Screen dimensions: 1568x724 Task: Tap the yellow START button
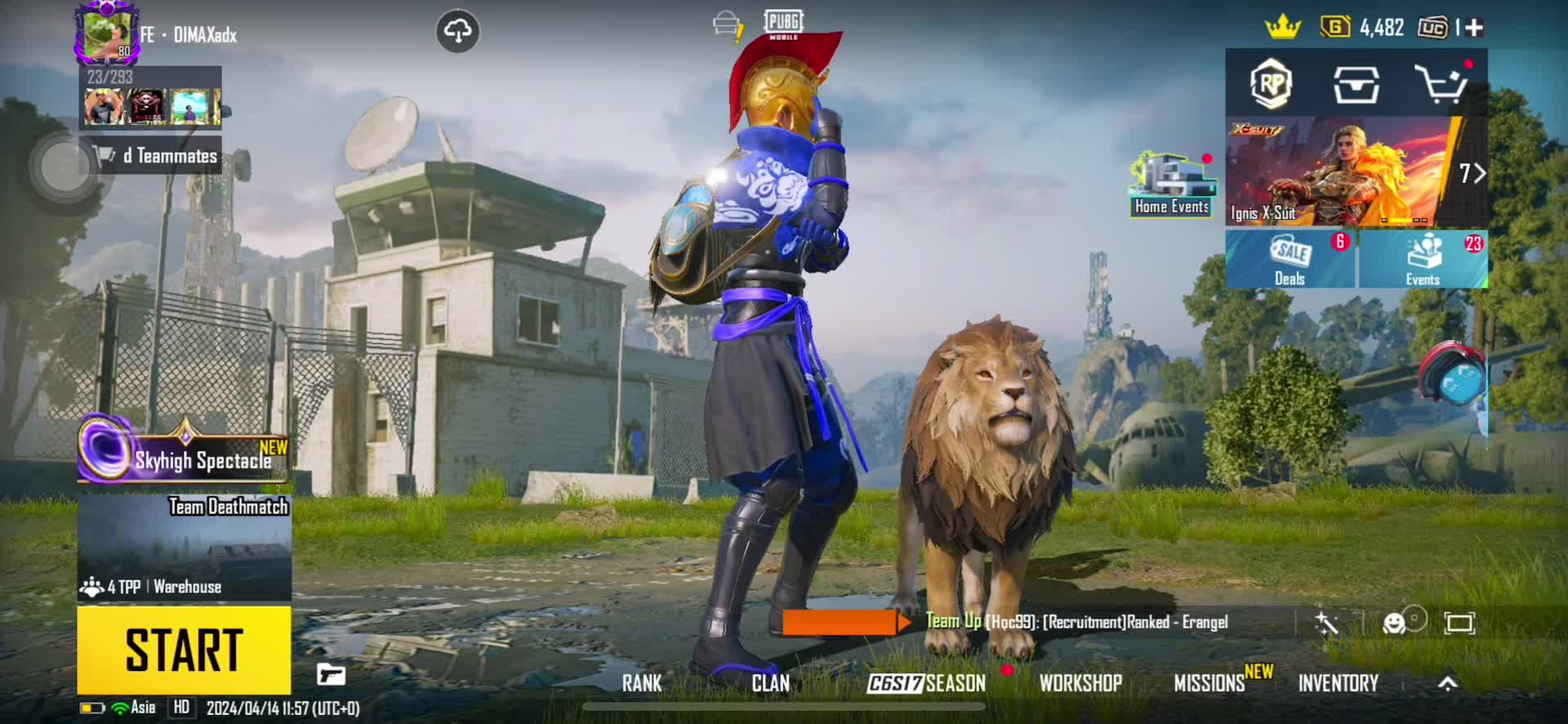click(184, 650)
